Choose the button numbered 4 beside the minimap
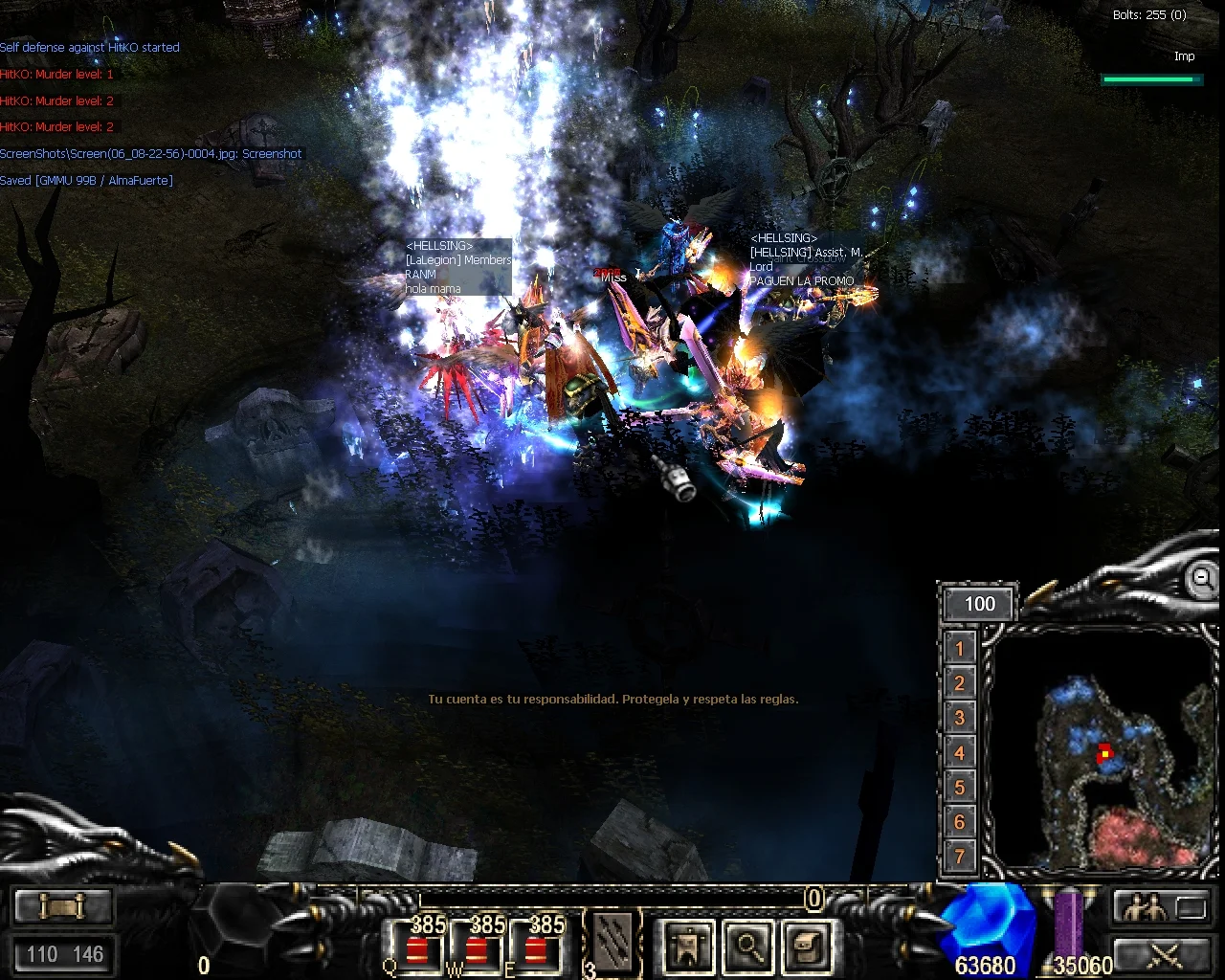 tap(960, 752)
